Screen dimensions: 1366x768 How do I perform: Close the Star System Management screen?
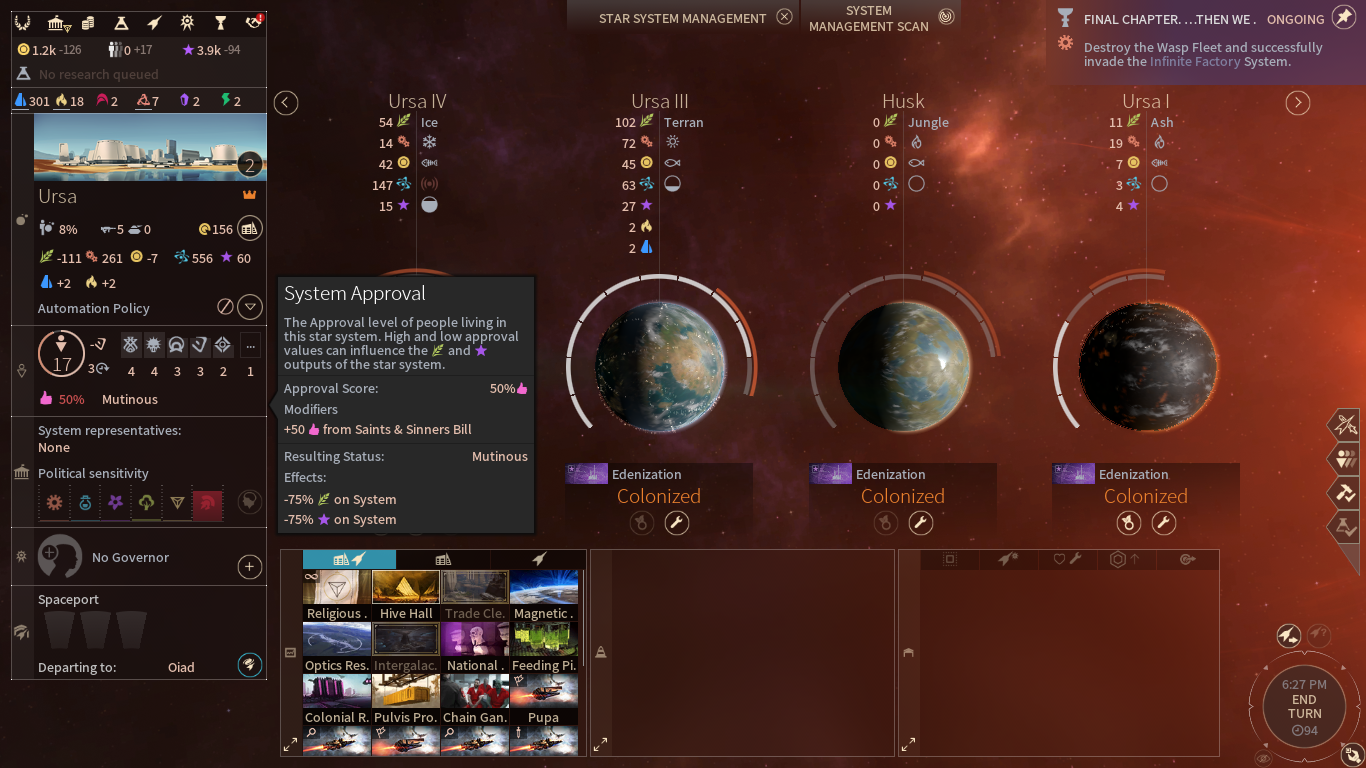pyautogui.click(x=785, y=17)
